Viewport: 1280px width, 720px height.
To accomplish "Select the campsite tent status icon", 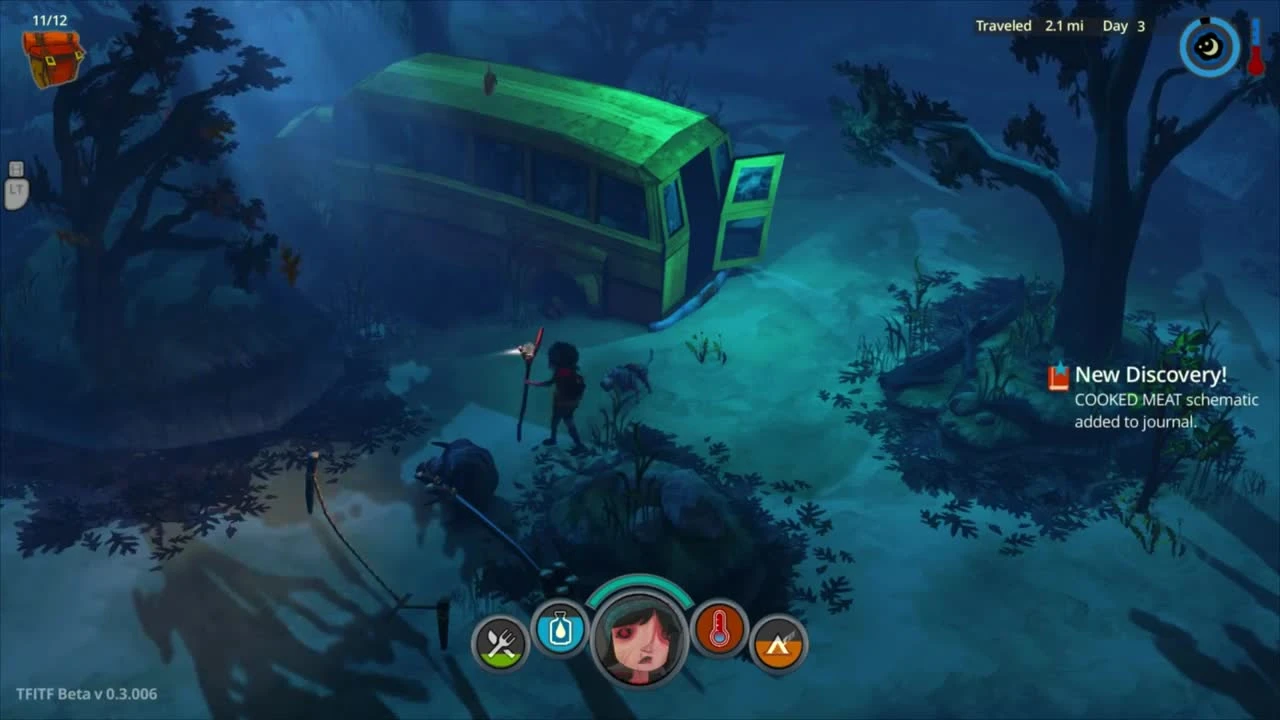I will (779, 644).
